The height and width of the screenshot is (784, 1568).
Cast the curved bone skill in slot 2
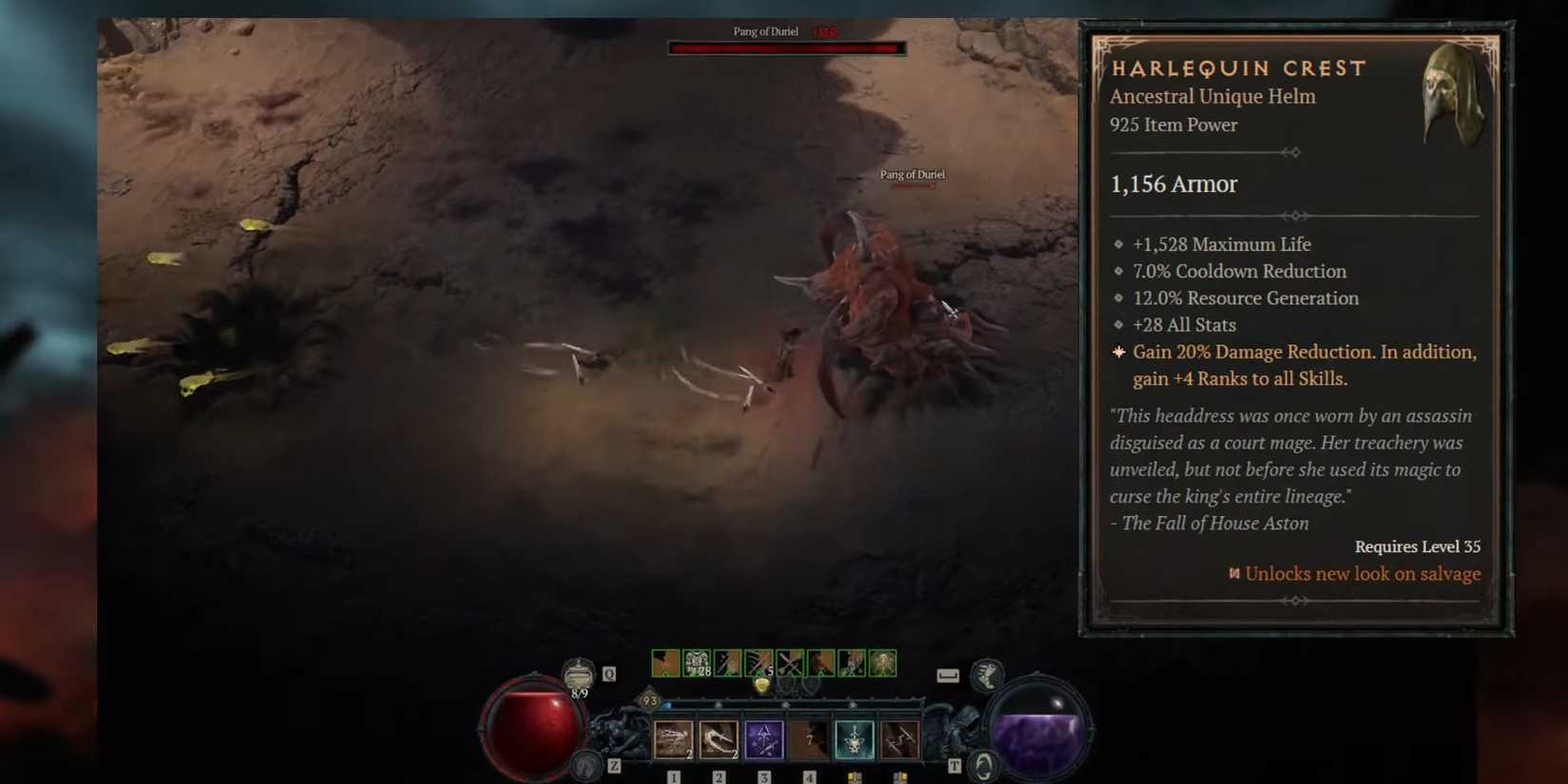click(x=718, y=738)
